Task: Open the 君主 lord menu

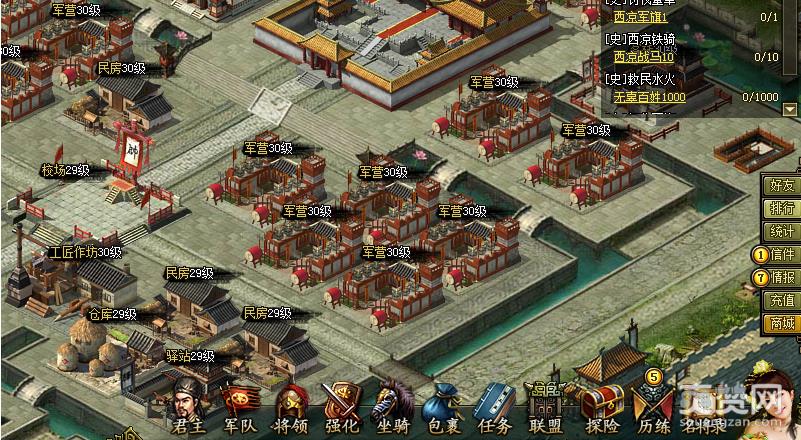Action: 189,407
